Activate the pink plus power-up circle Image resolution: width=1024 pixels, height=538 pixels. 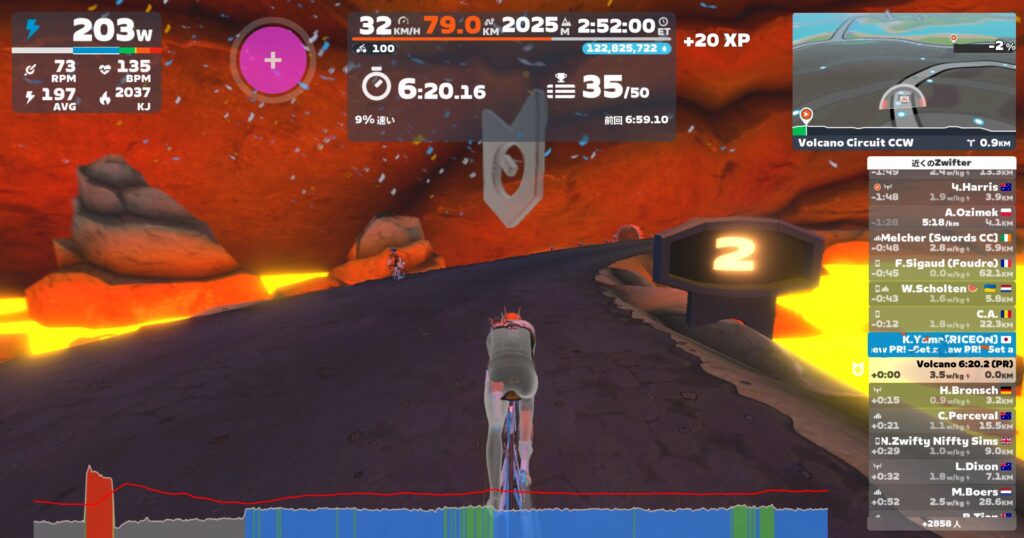tap(272, 60)
